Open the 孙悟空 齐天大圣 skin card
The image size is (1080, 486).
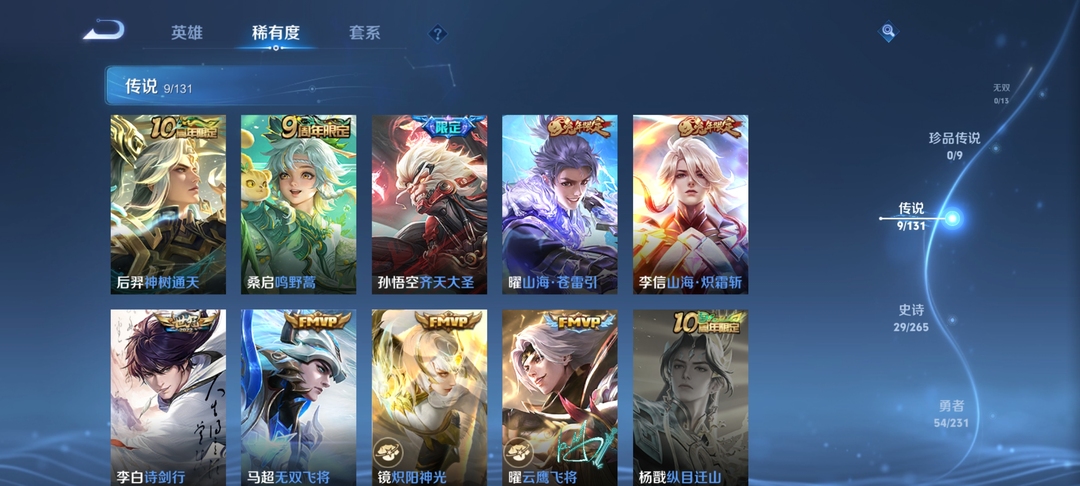[429, 204]
